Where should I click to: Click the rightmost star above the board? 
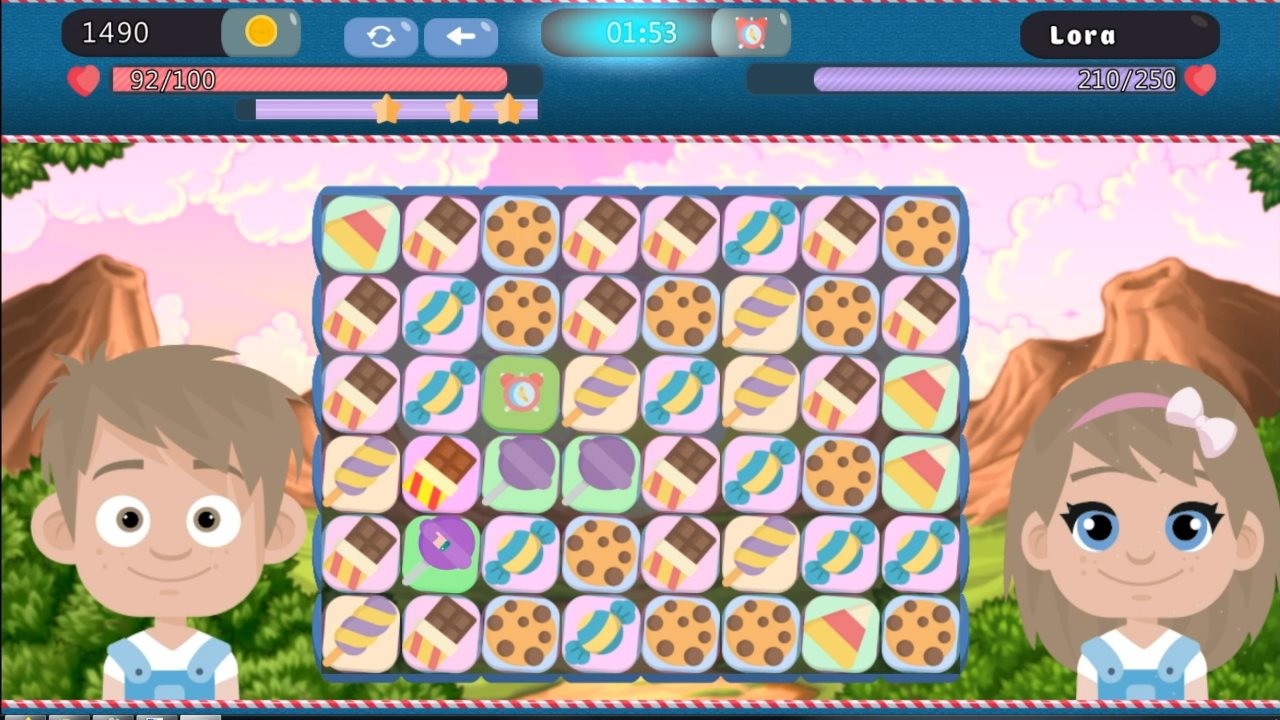(508, 110)
